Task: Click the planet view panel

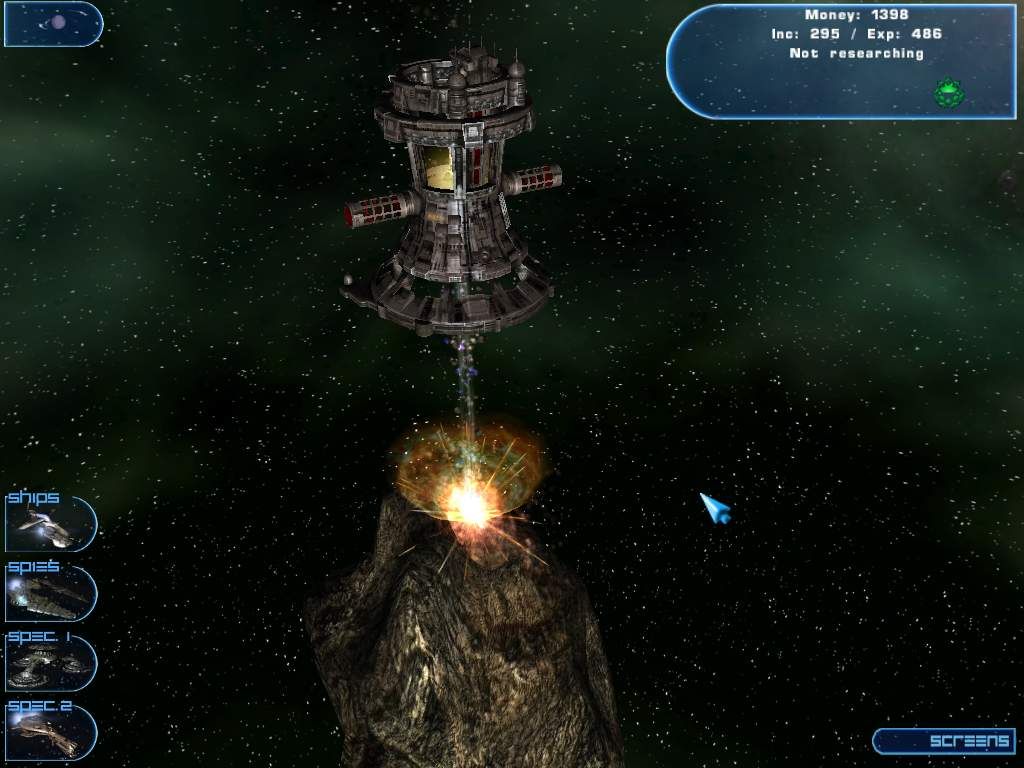Action: tap(53, 24)
